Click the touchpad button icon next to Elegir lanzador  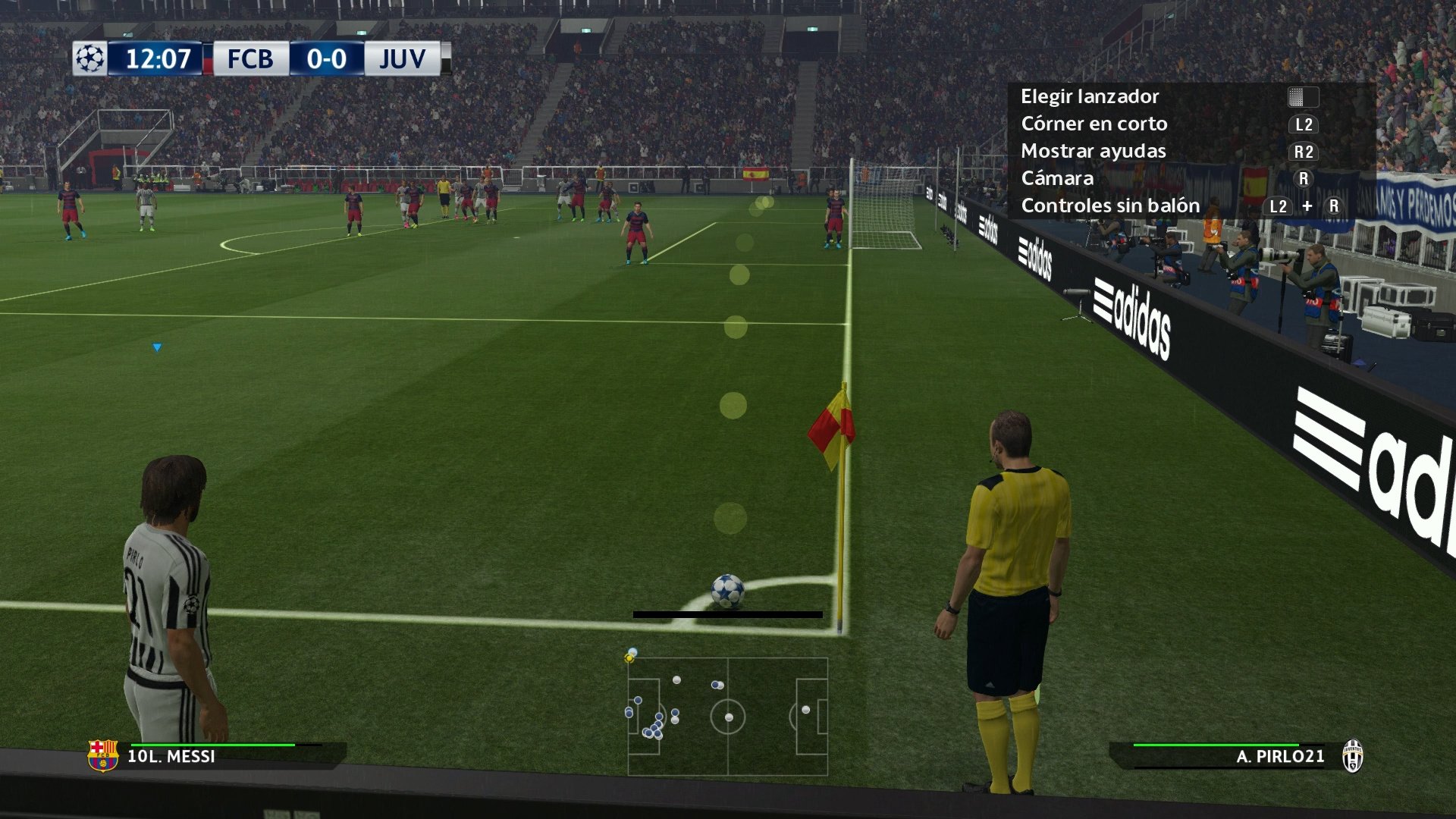point(1301,96)
